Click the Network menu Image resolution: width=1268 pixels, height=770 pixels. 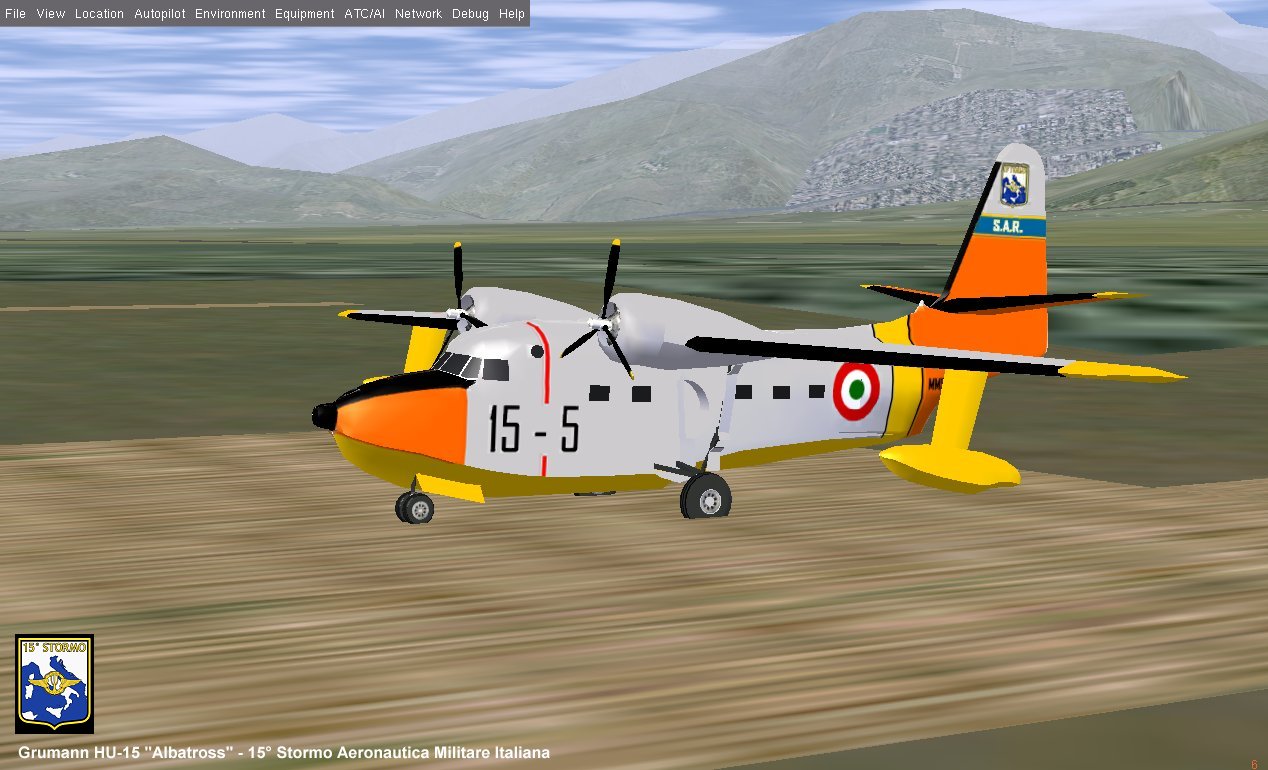(x=418, y=14)
